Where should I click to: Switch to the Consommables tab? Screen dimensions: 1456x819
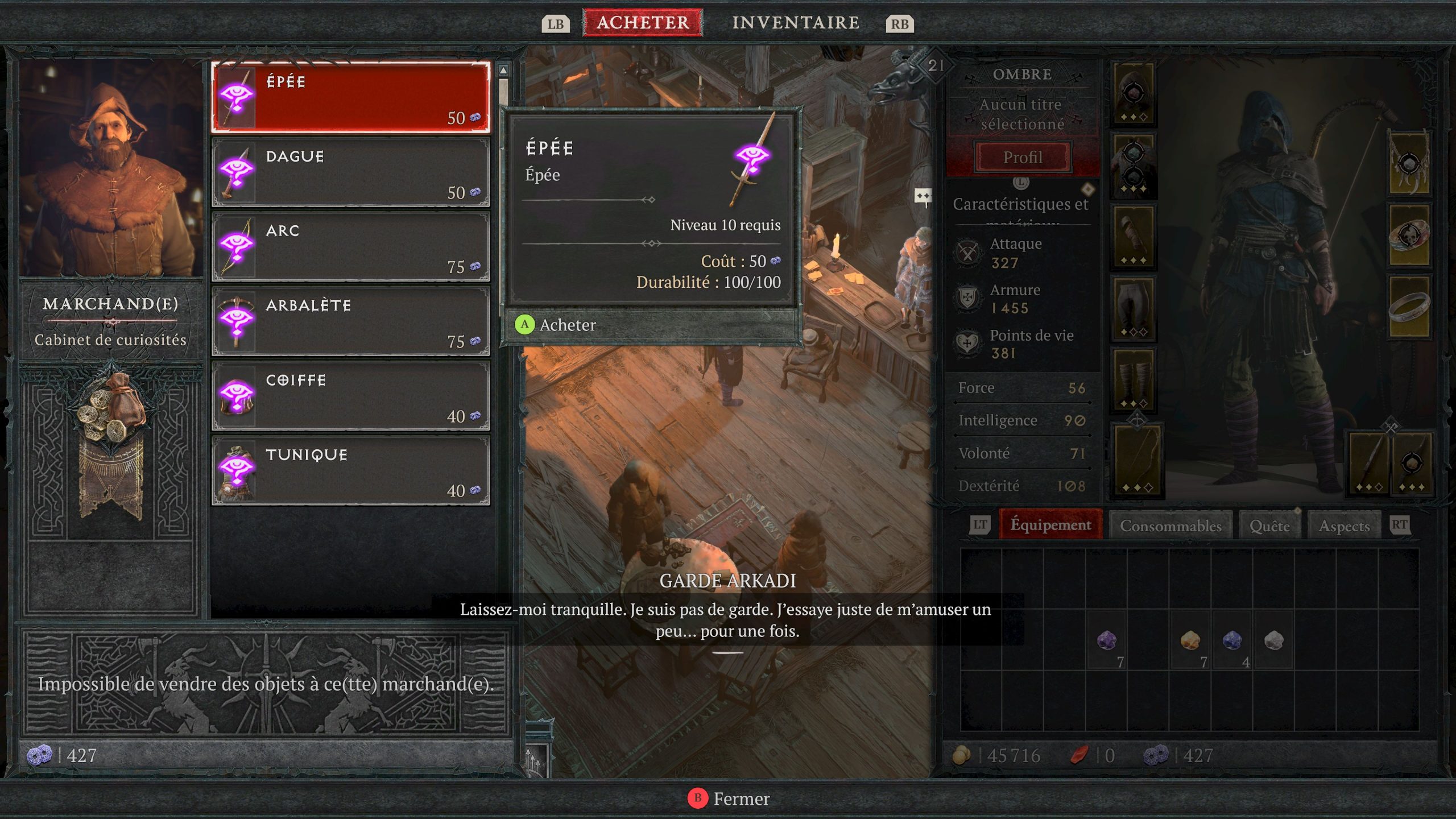pos(1170,526)
